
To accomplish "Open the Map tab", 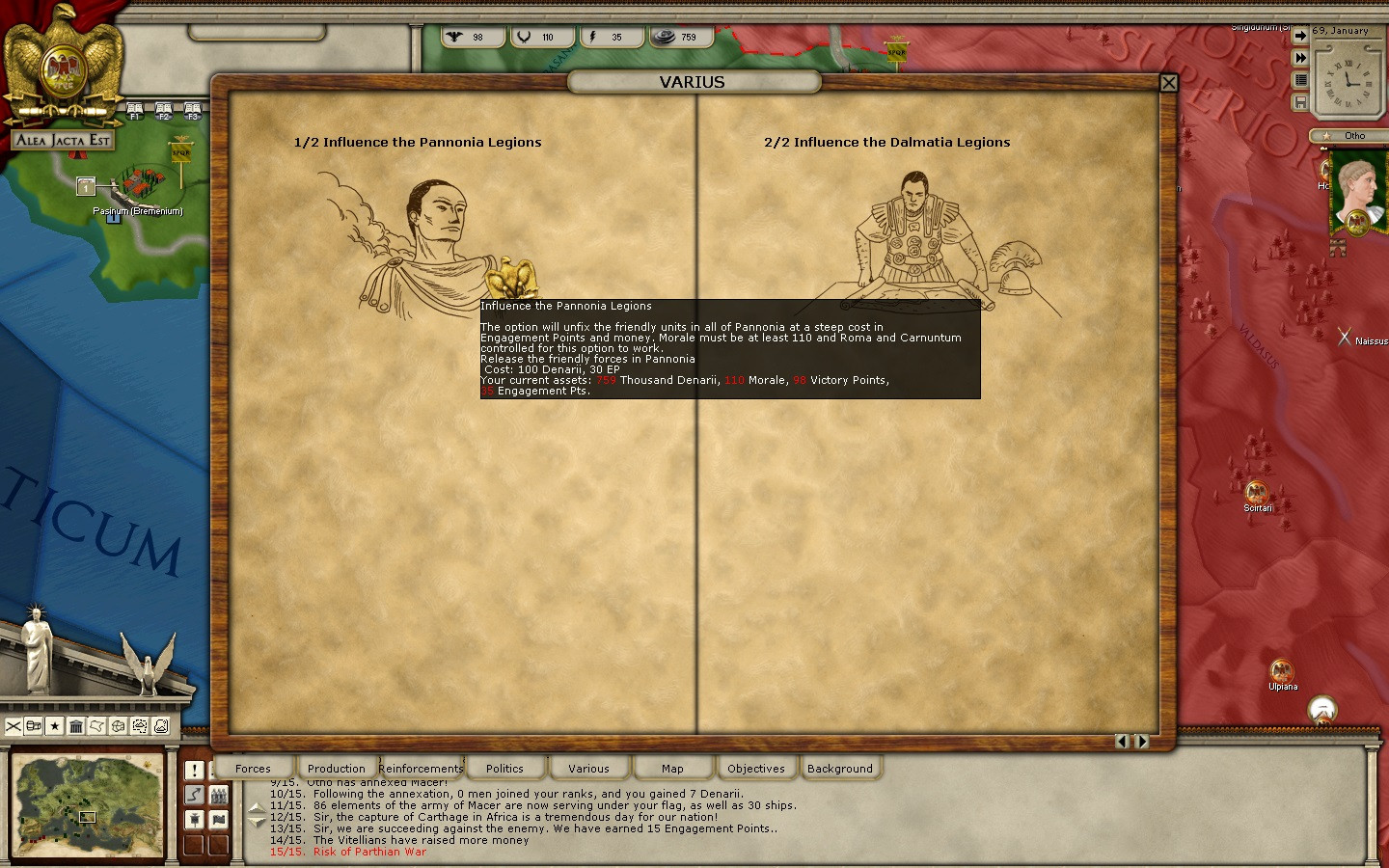I will coord(672,769).
